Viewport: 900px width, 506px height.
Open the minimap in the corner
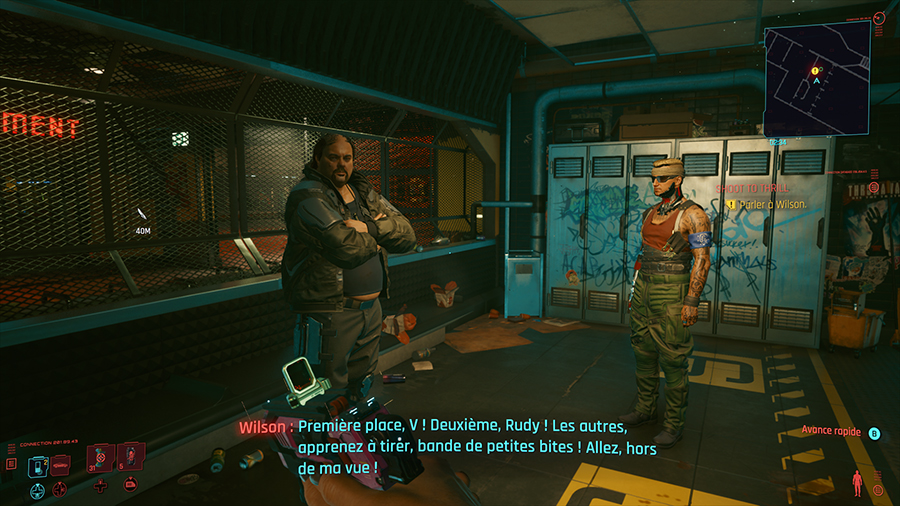click(x=815, y=80)
